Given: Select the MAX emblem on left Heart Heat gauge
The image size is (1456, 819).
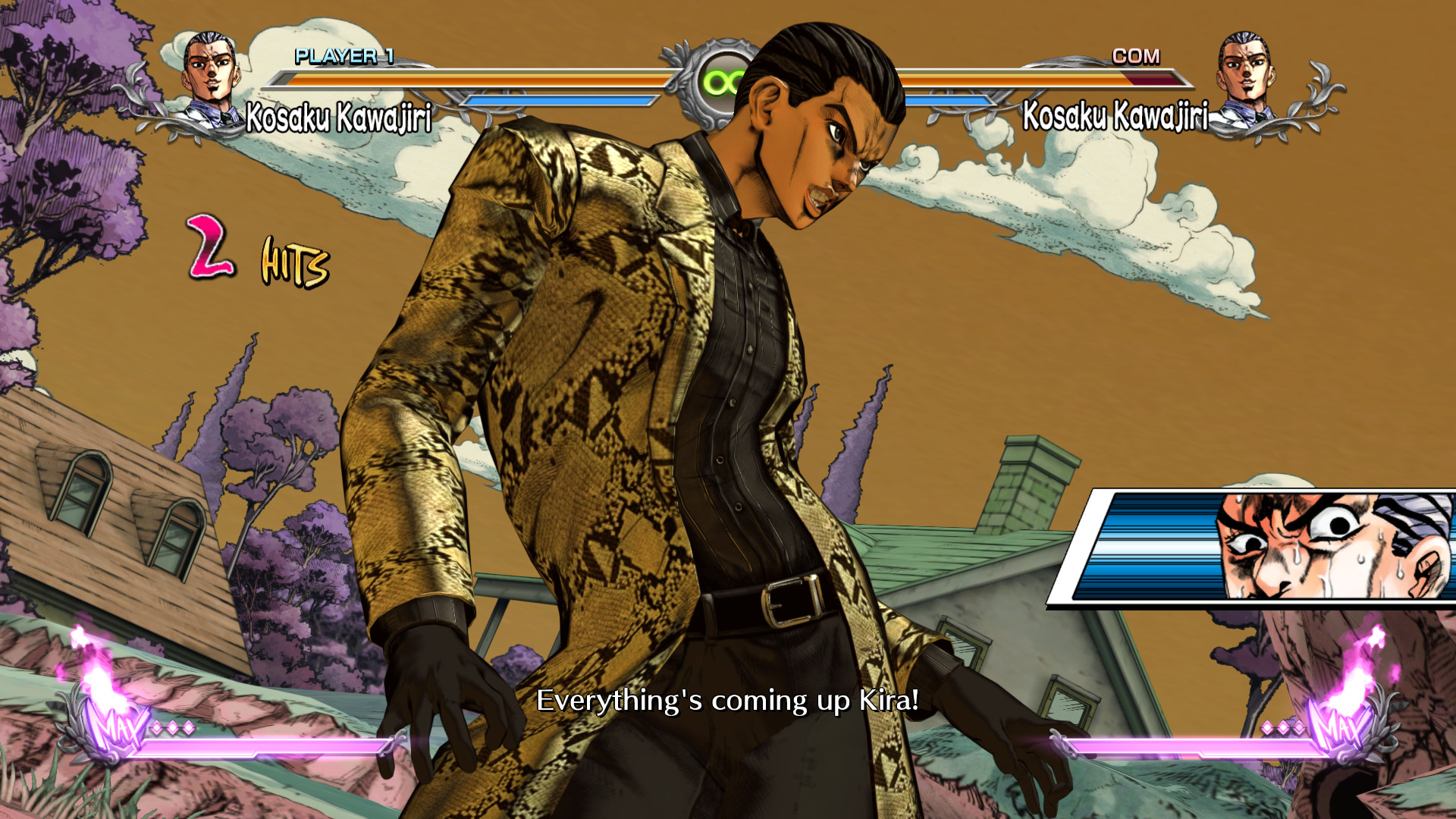Looking at the screenshot, I should 118,730.
